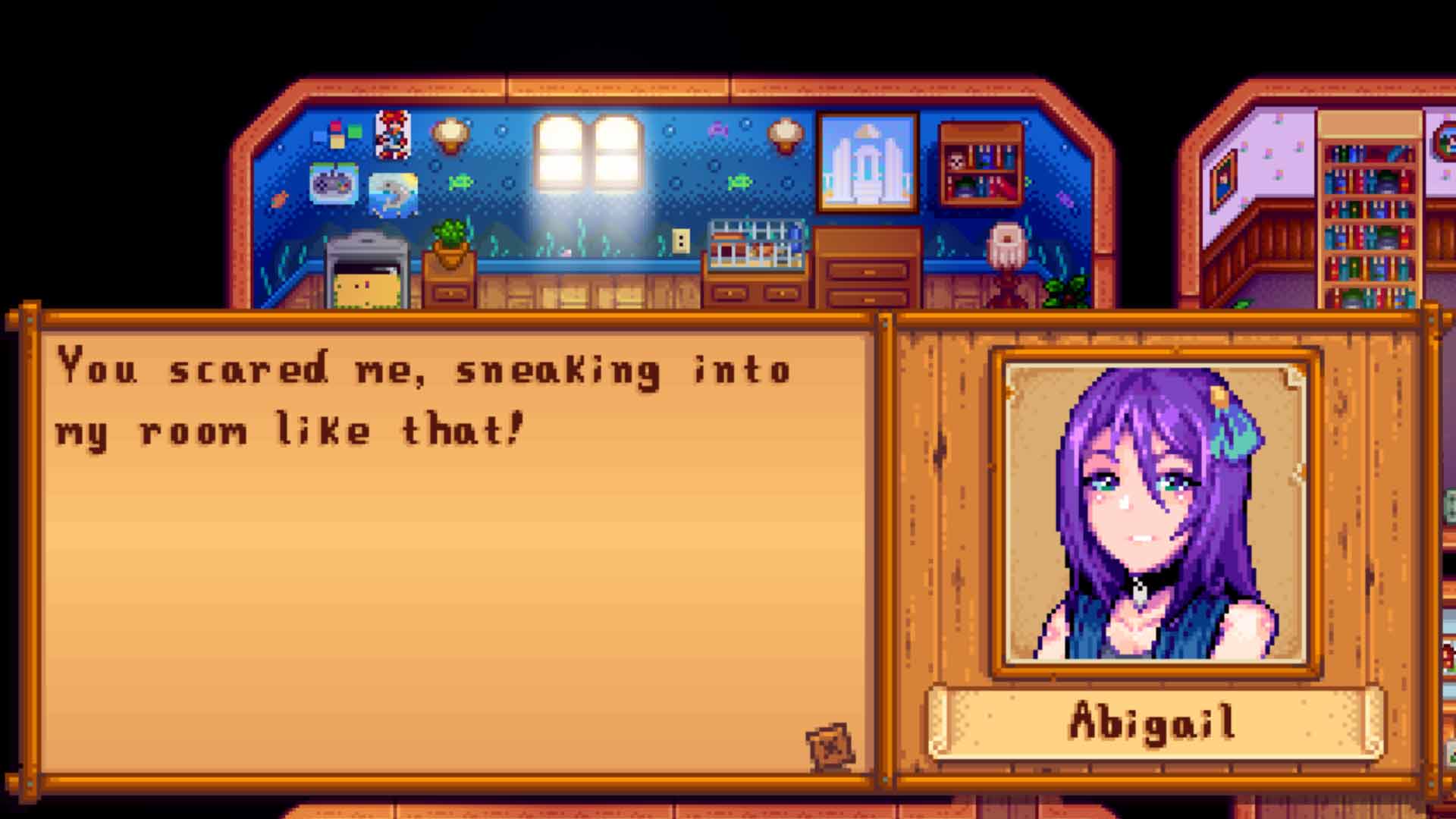Select the purple fish decal near the shelf
This screenshot has height=819, width=1456.
click(719, 129)
